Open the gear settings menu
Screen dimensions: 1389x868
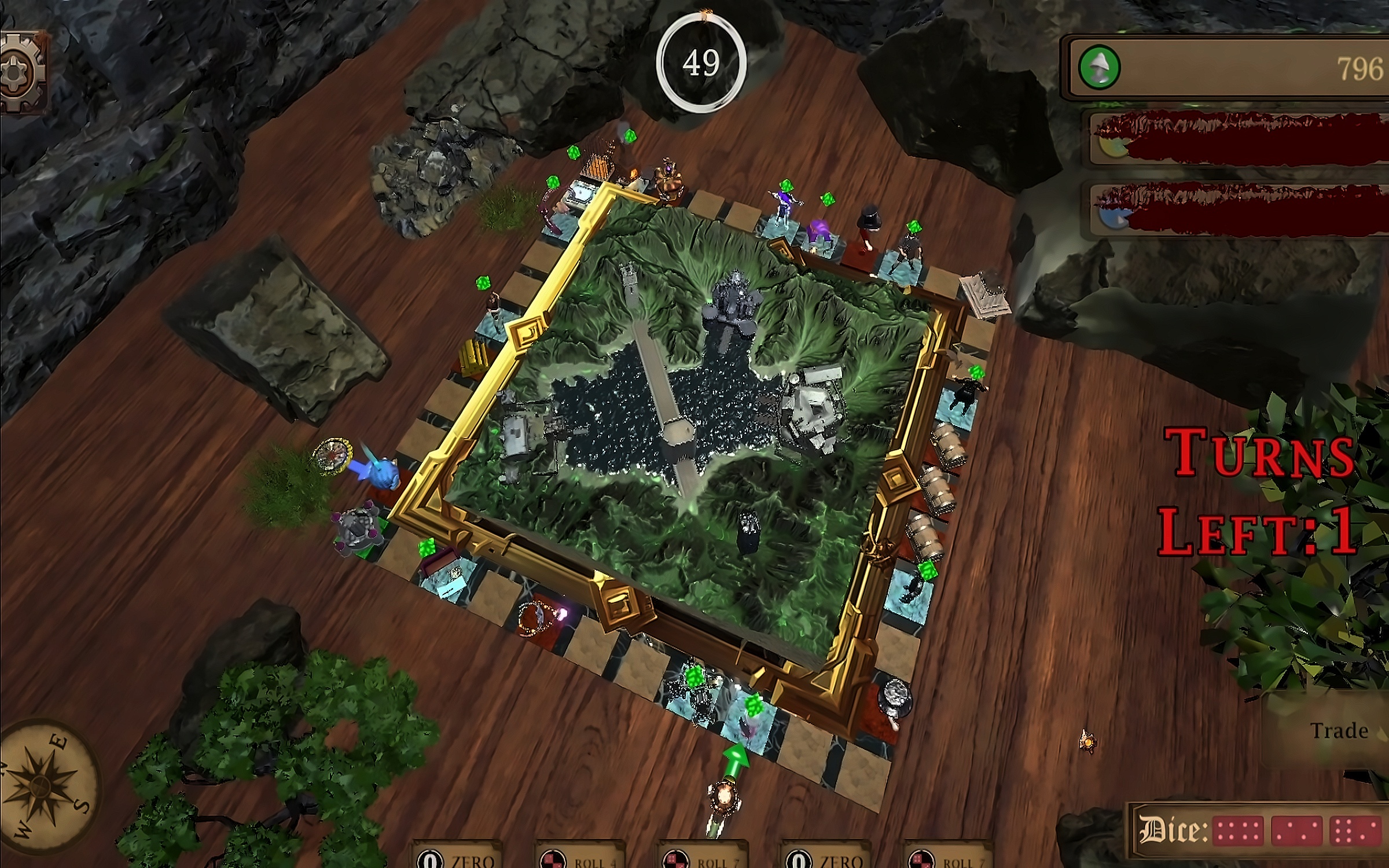22,72
